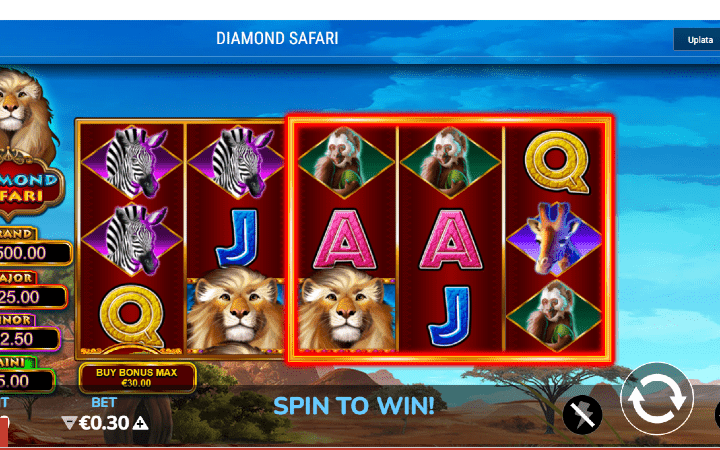The width and height of the screenshot is (720, 450).
Task: Spin the reels with the circular arrows button
Action: pos(657,398)
